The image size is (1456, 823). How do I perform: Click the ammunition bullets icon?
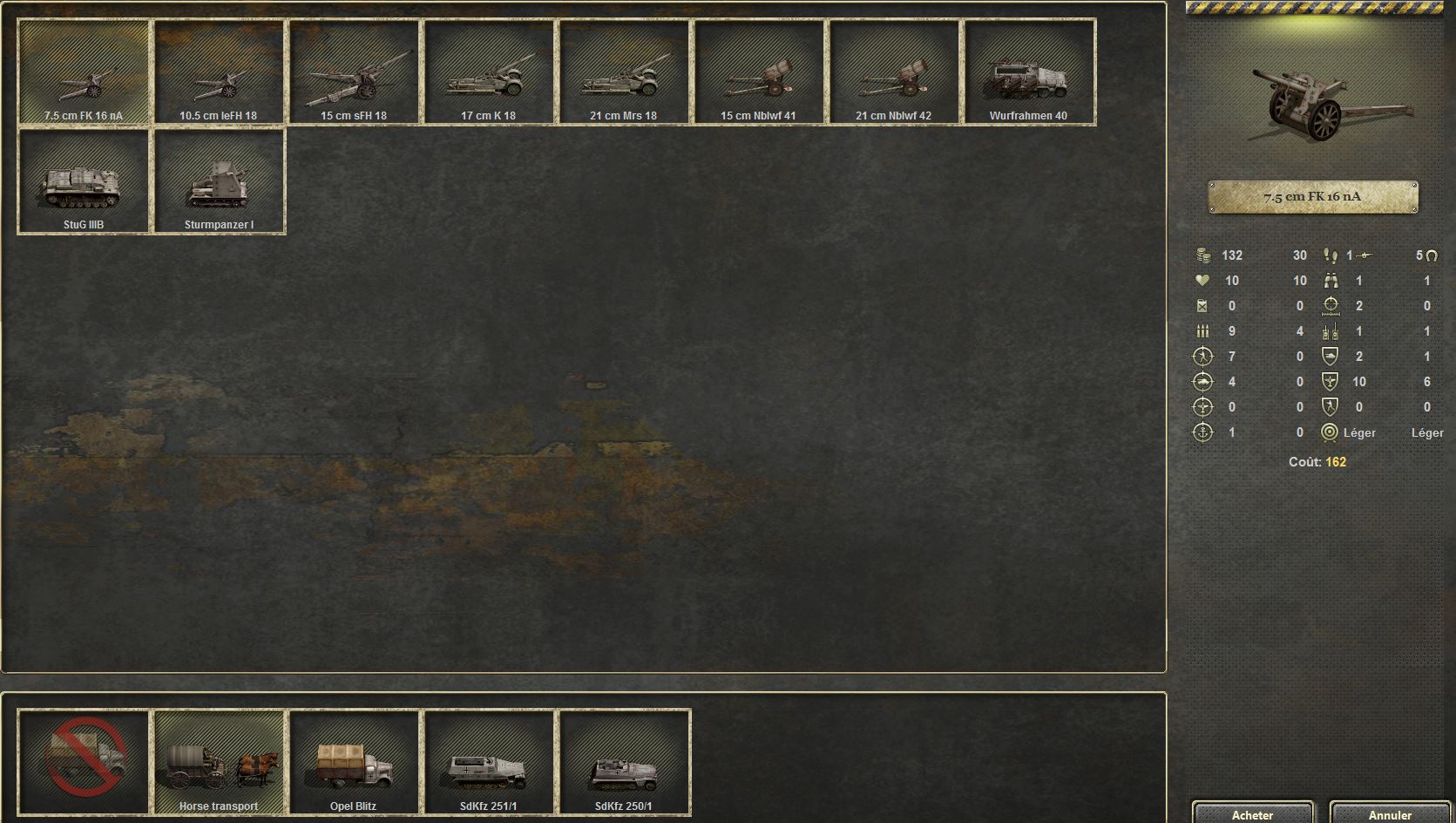click(x=1203, y=331)
